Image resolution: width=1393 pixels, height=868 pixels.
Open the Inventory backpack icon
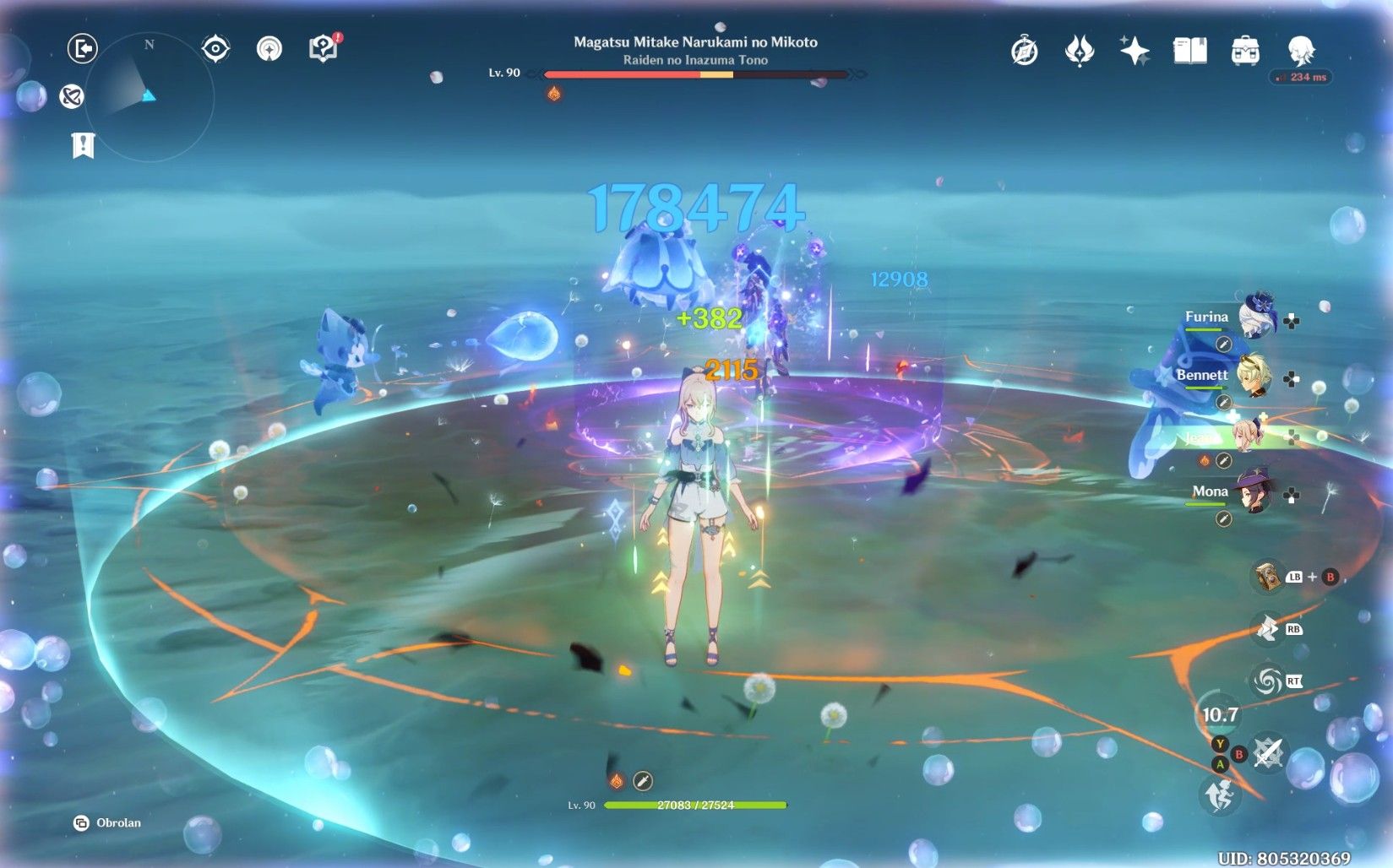coord(1245,51)
